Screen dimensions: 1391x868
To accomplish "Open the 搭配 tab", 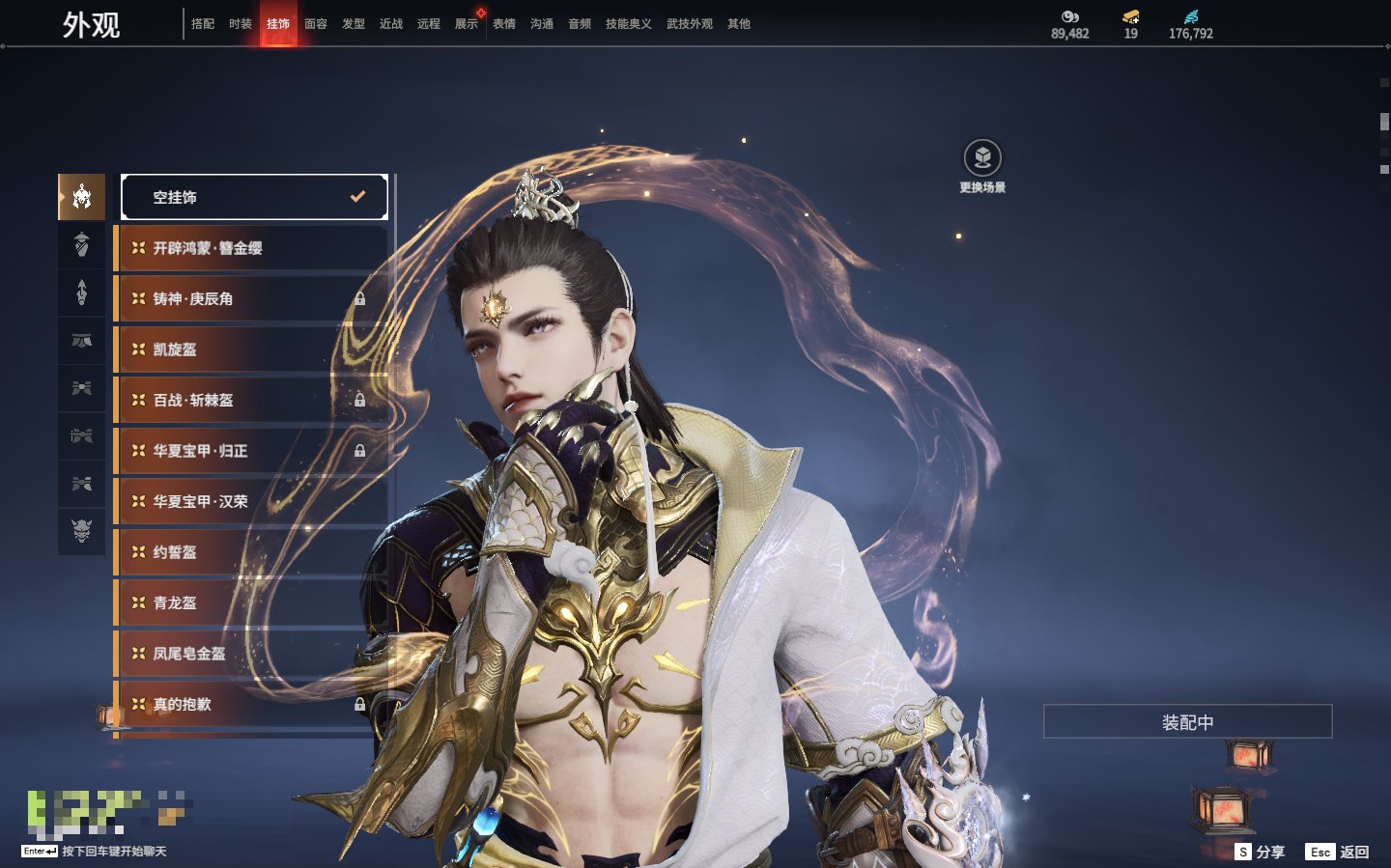I will (x=203, y=24).
